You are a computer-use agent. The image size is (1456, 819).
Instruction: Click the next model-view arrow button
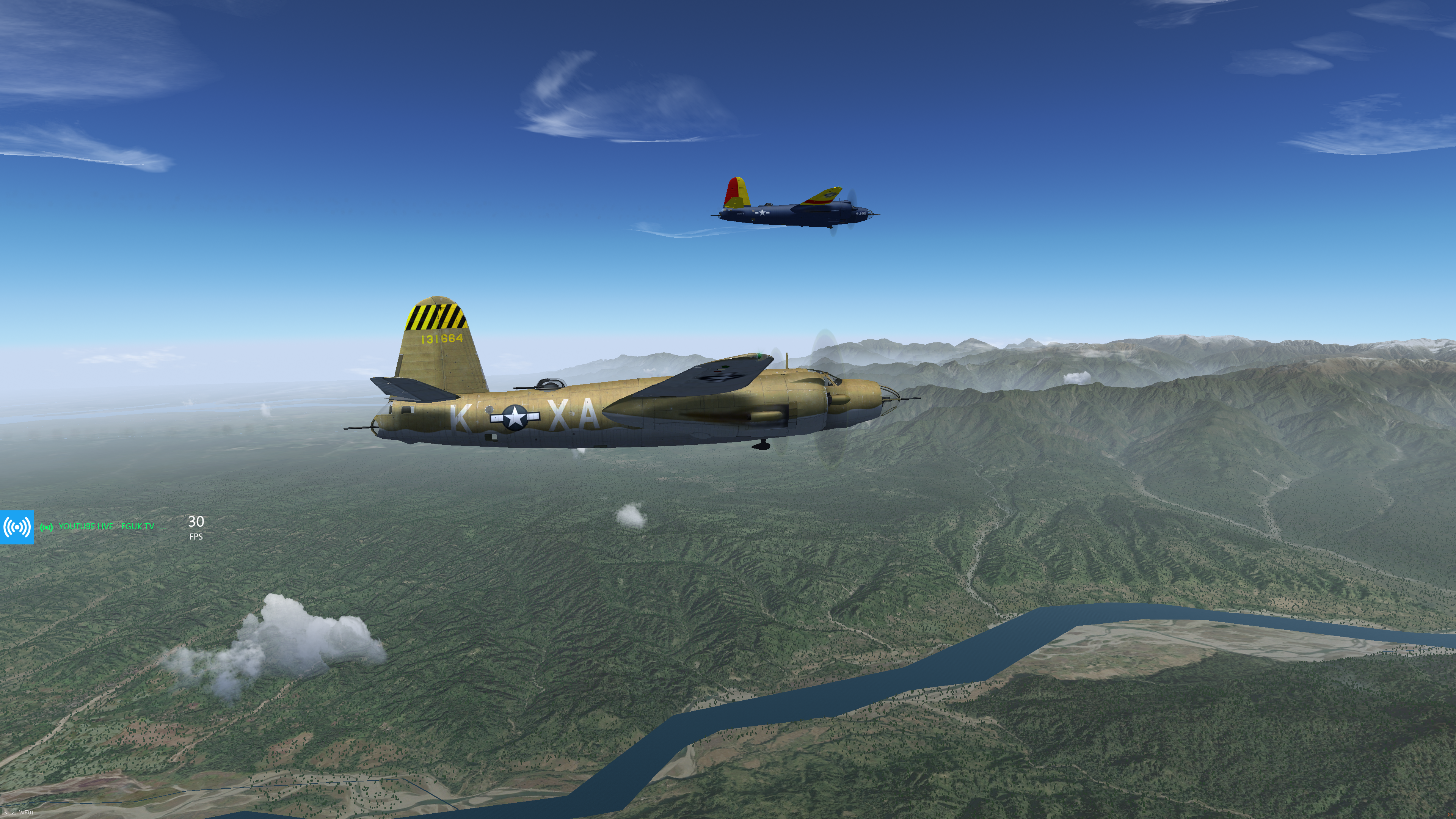[13, 812]
